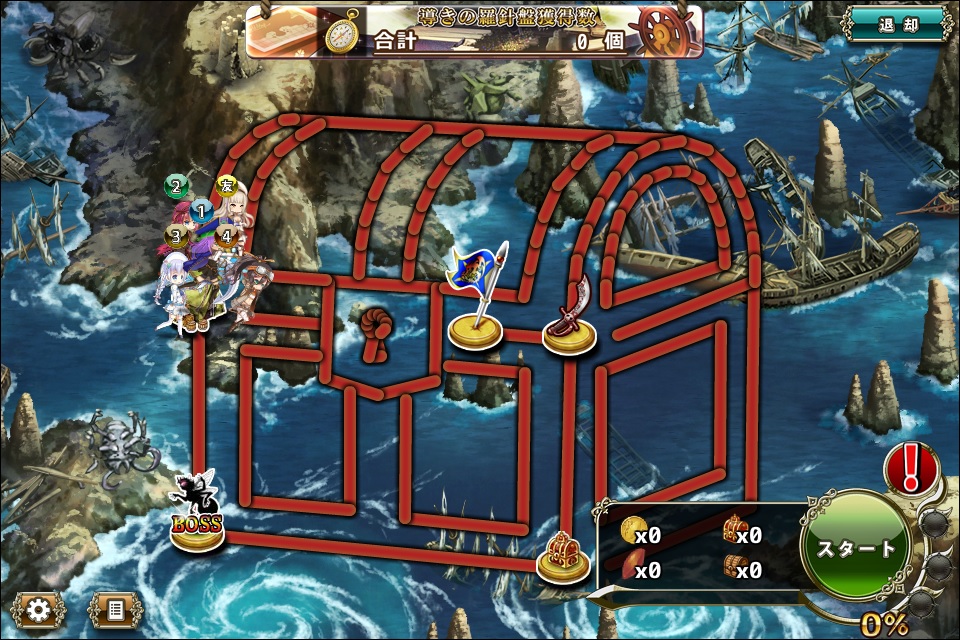Click the green スタート start button

856,549
